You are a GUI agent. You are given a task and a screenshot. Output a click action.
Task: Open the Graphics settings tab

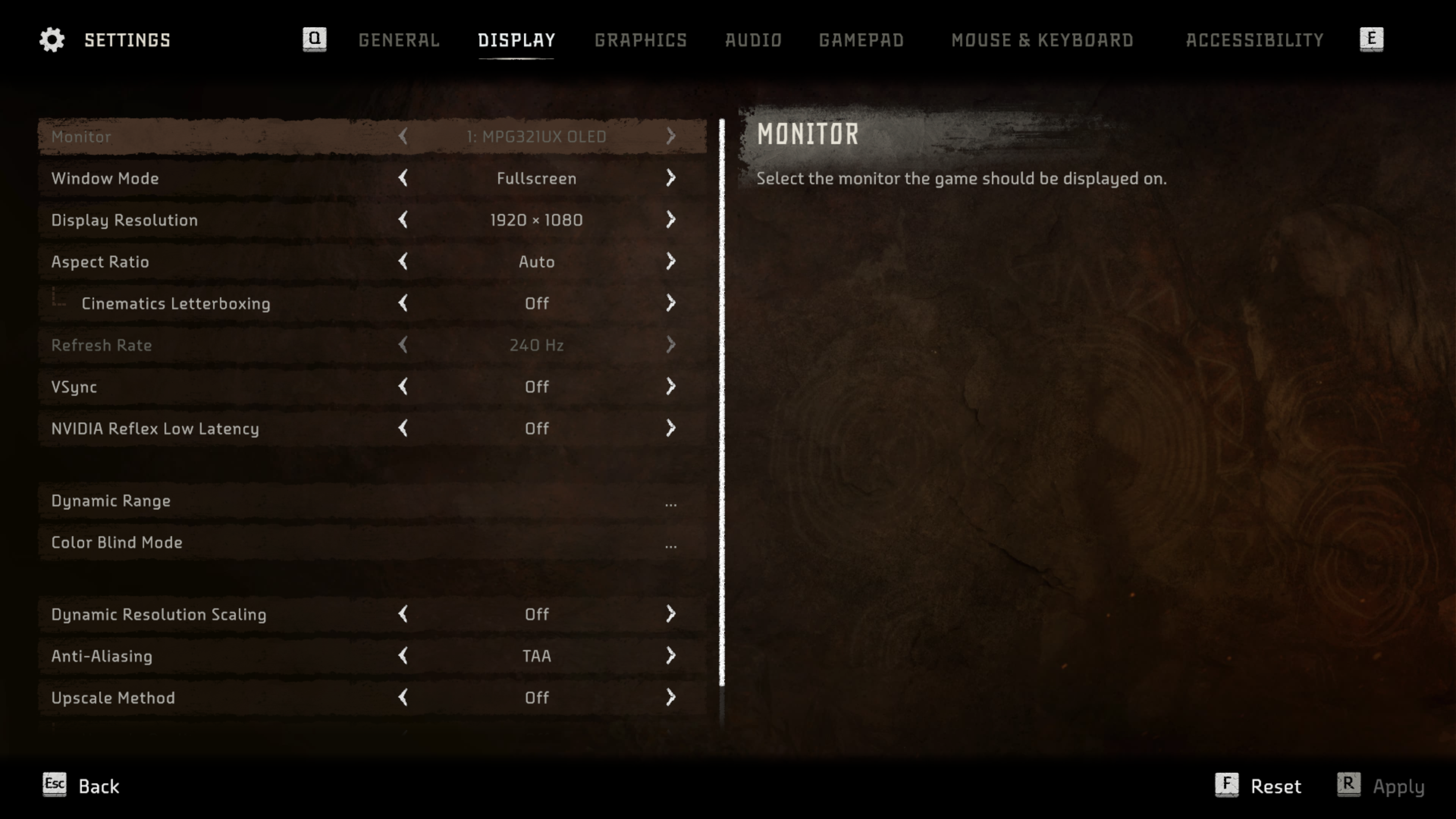click(x=640, y=40)
